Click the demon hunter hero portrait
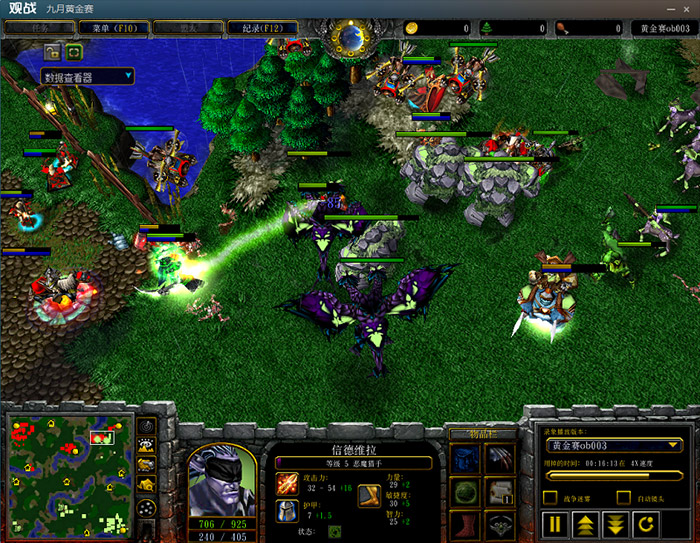Viewport: 700px width, 543px height. [221, 479]
